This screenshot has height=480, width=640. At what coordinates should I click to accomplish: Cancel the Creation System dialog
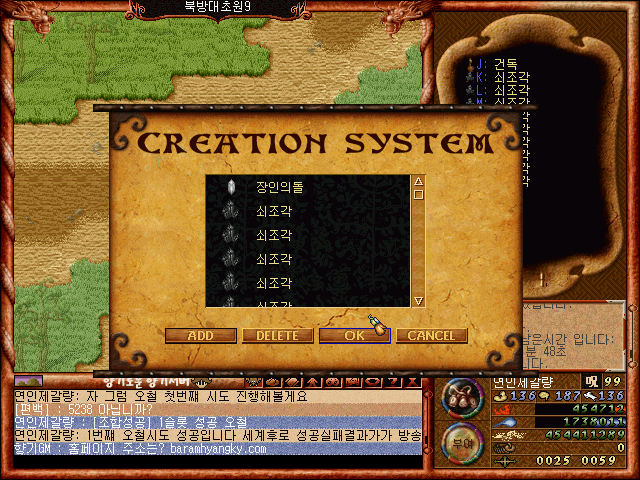(431, 336)
